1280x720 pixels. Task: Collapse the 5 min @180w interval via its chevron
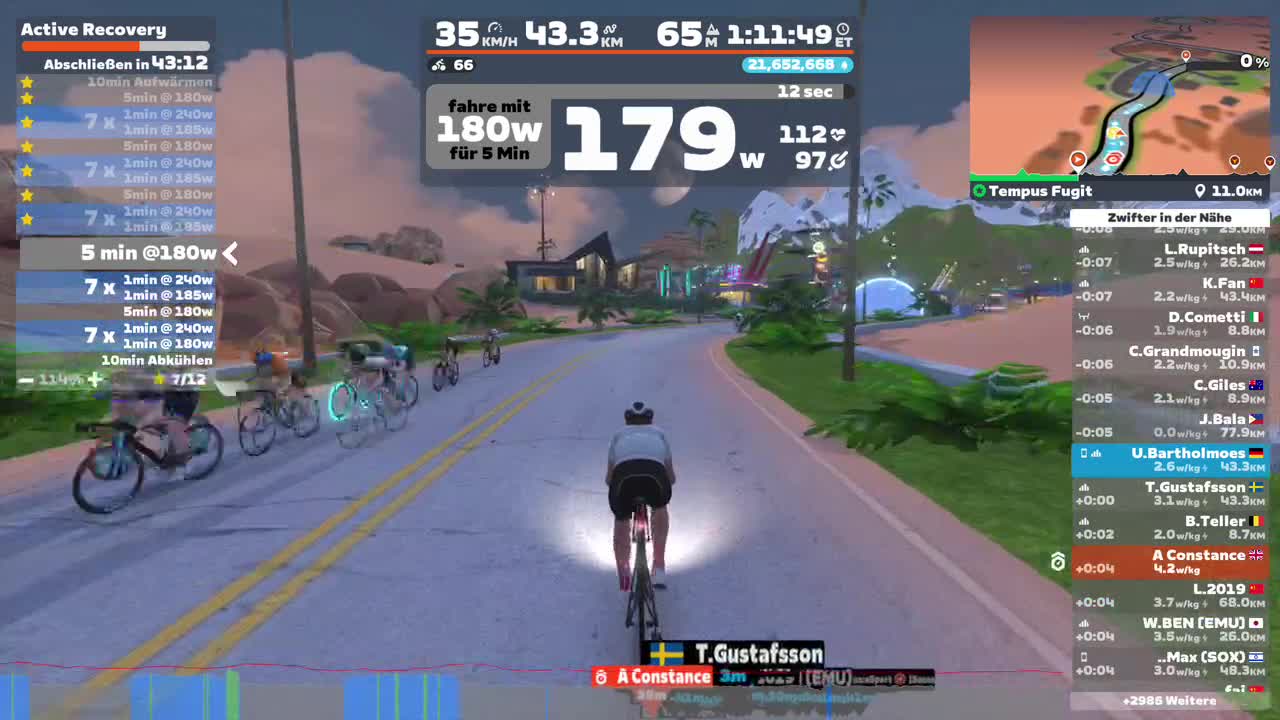[230, 254]
